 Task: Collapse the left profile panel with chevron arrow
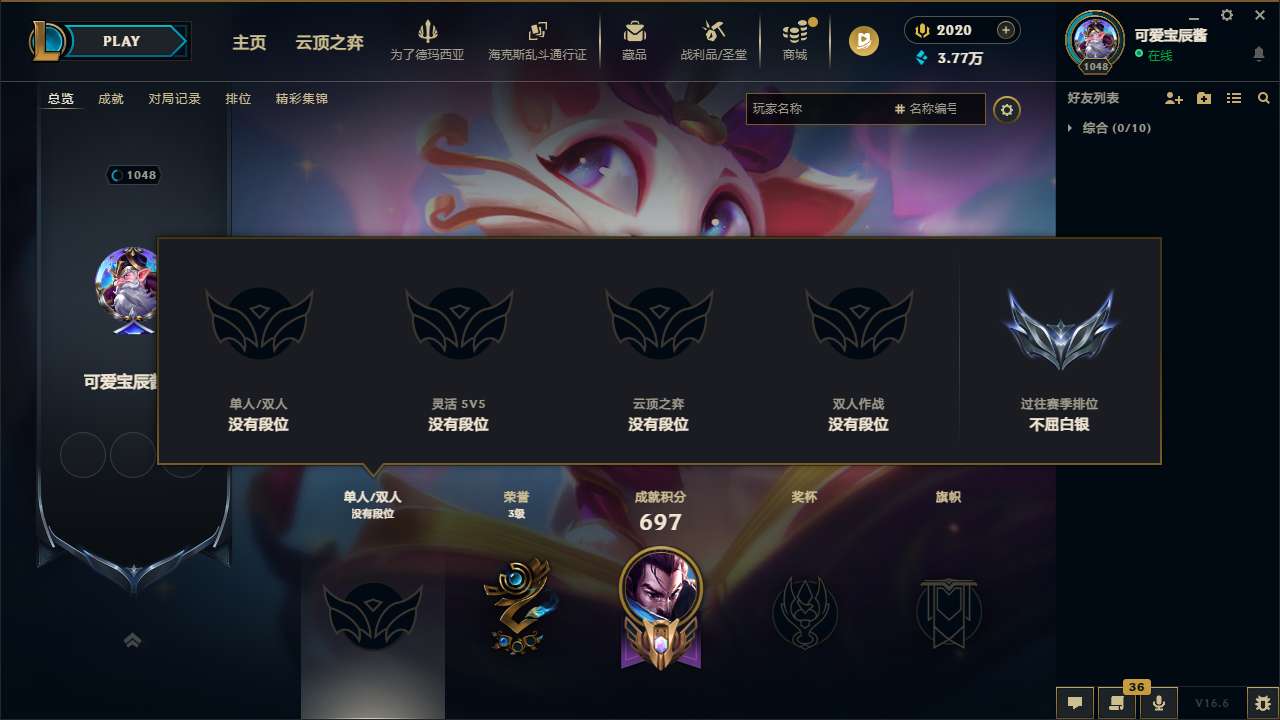tap(132, 639)
